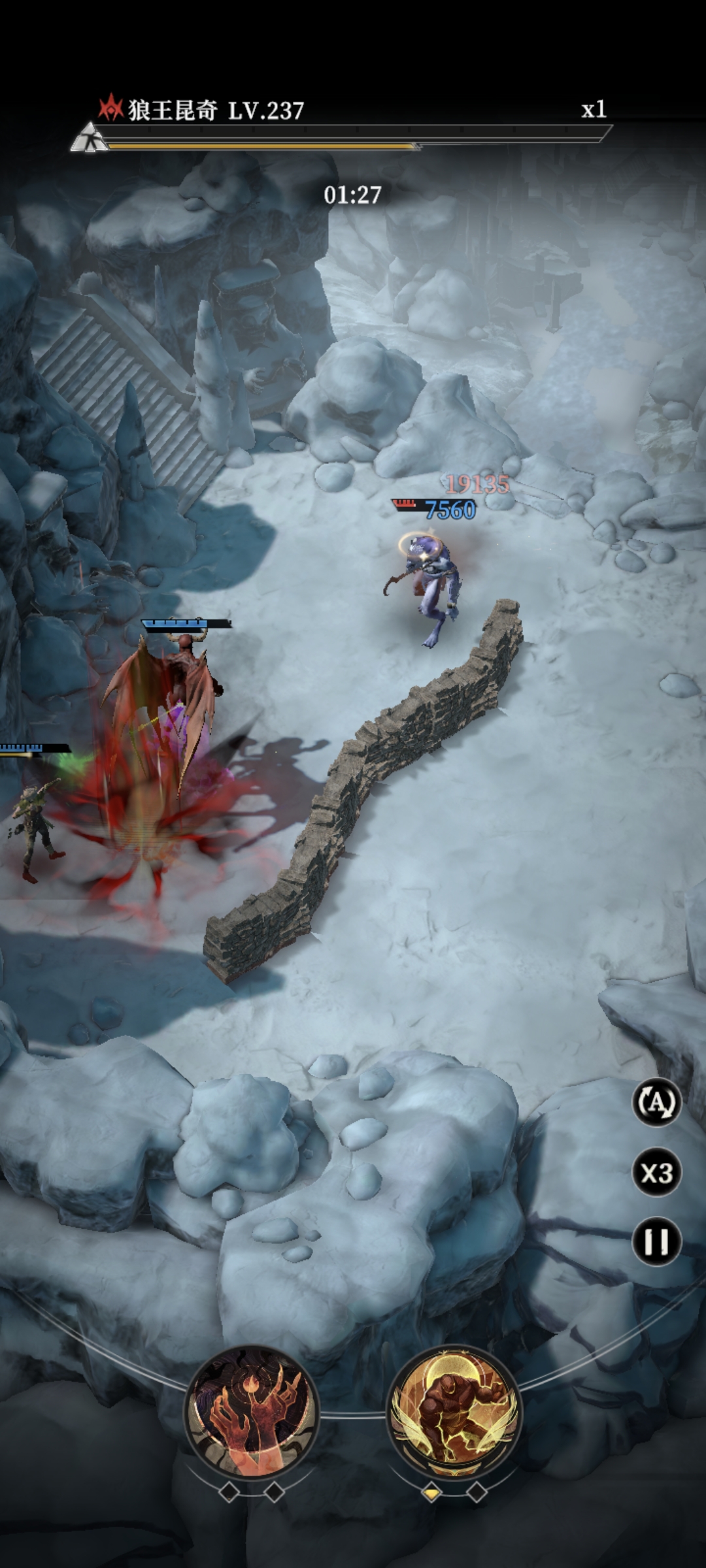Pause the battle
This screenshot has width=706, height=1568.
[656, 1242]
